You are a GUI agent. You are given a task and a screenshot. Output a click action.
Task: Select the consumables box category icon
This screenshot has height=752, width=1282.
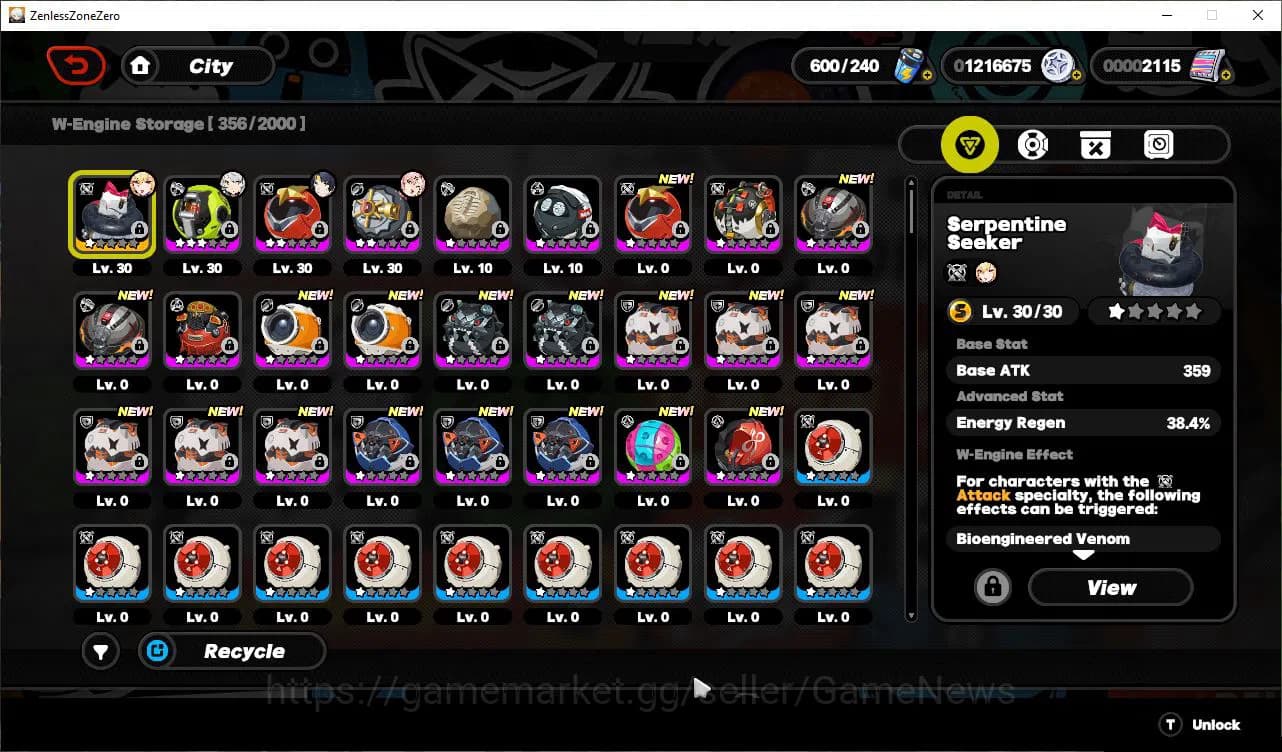pyautogui.click(x=1096, y=144)
